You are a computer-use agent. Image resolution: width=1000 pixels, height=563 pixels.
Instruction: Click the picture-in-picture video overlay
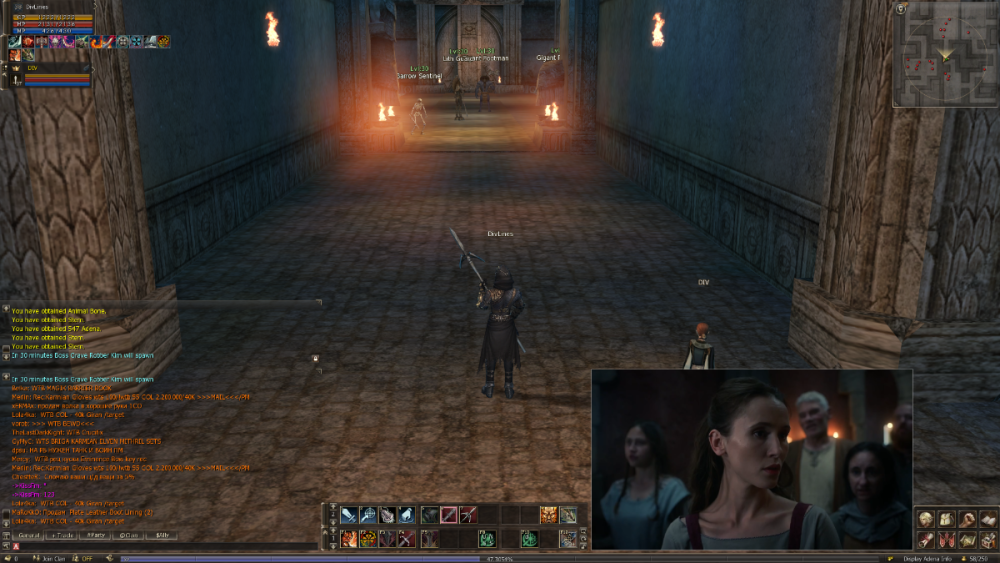[x=752, y=459]
